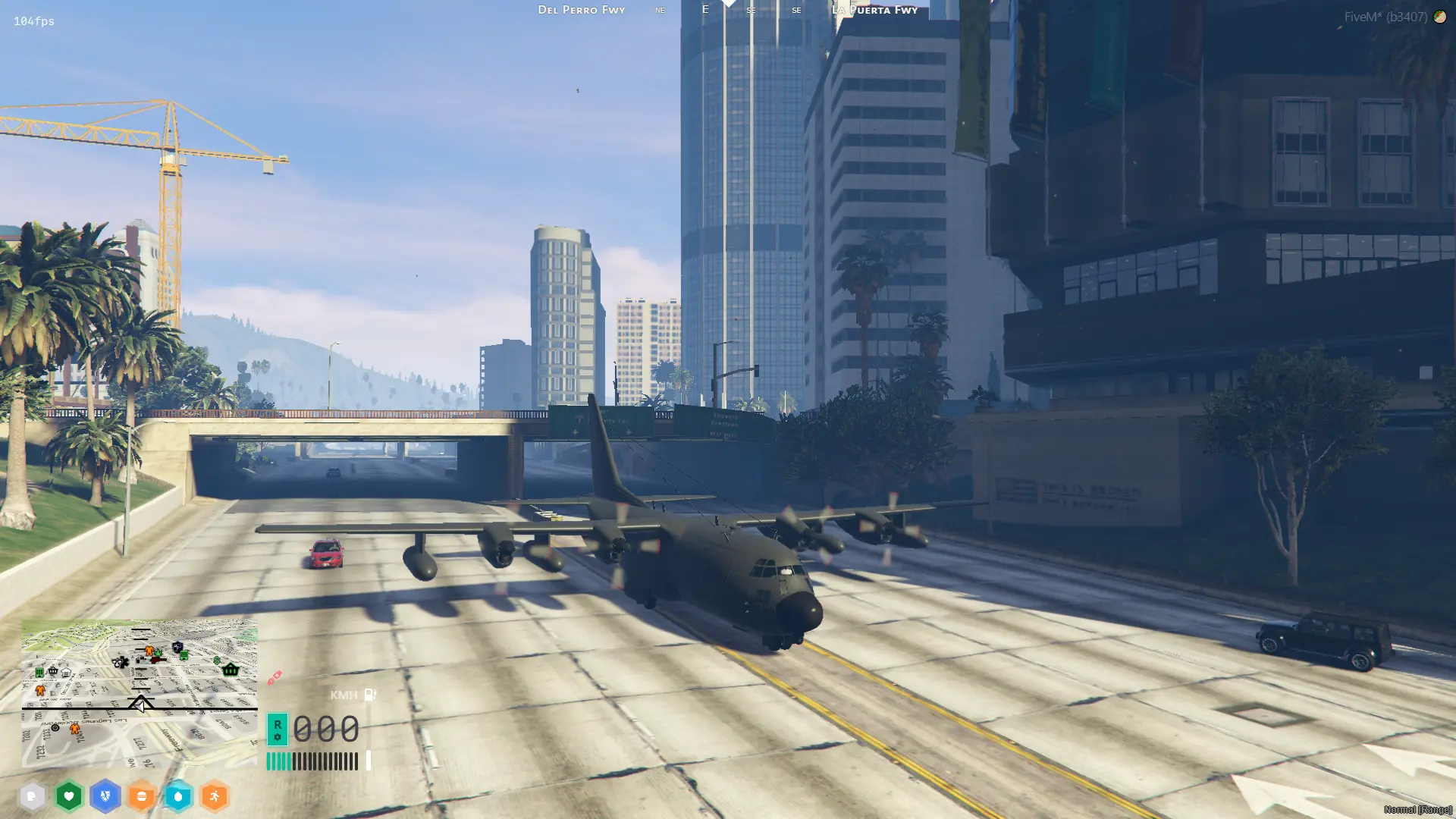Click the pink seatbelt icon
This screenshot has height=819, width=1456.
tap(274, 677)
